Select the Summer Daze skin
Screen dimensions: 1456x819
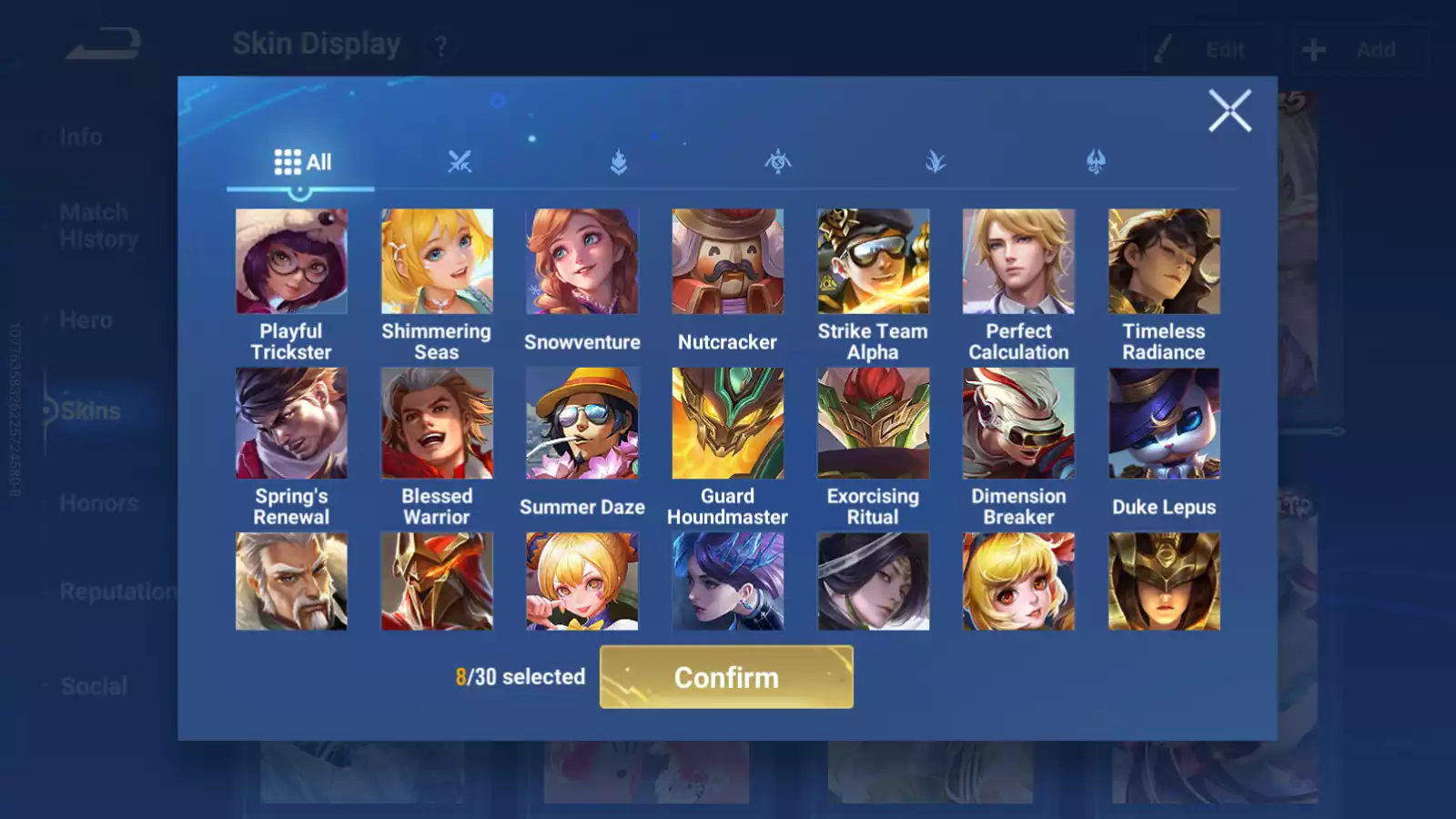click(582, 423)
